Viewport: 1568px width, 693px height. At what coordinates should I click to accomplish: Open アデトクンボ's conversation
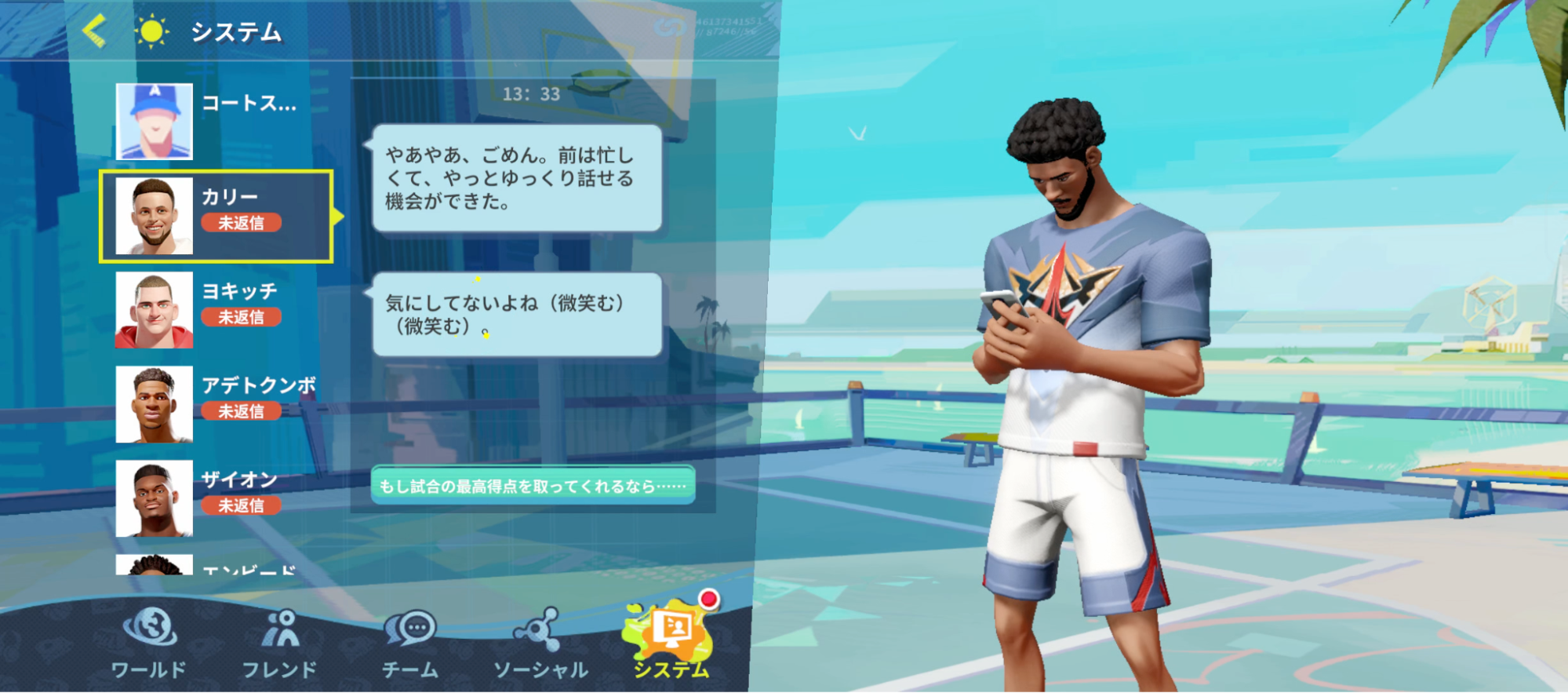(220, 402)
